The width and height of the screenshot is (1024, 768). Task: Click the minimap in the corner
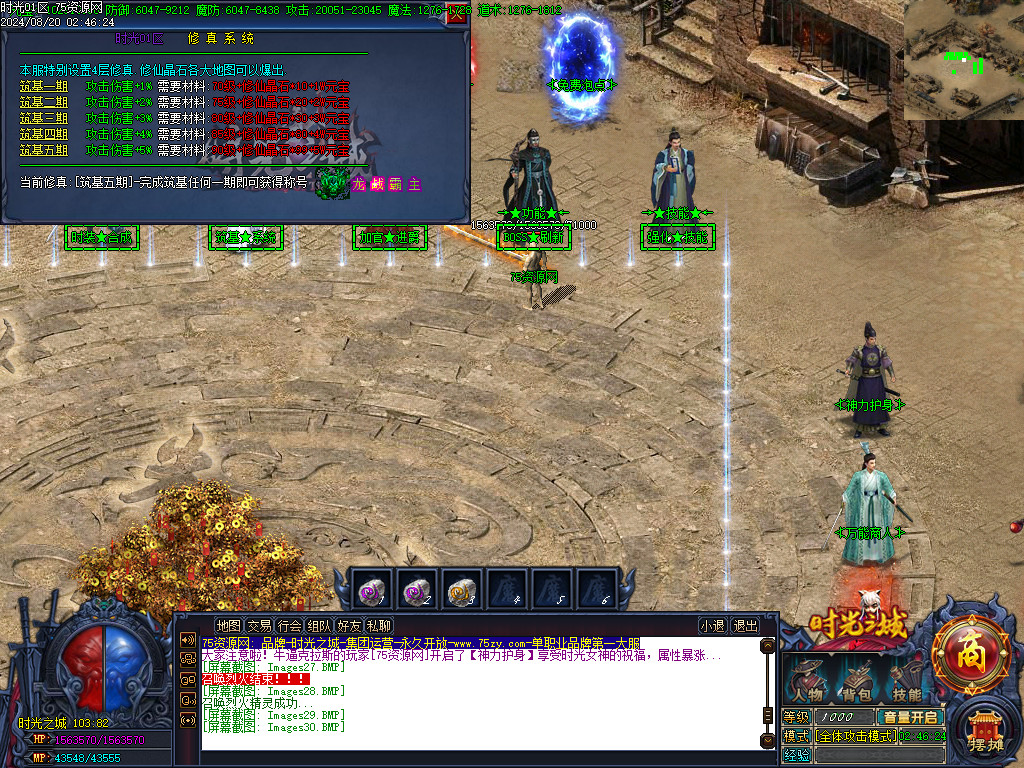pos(964,60)
